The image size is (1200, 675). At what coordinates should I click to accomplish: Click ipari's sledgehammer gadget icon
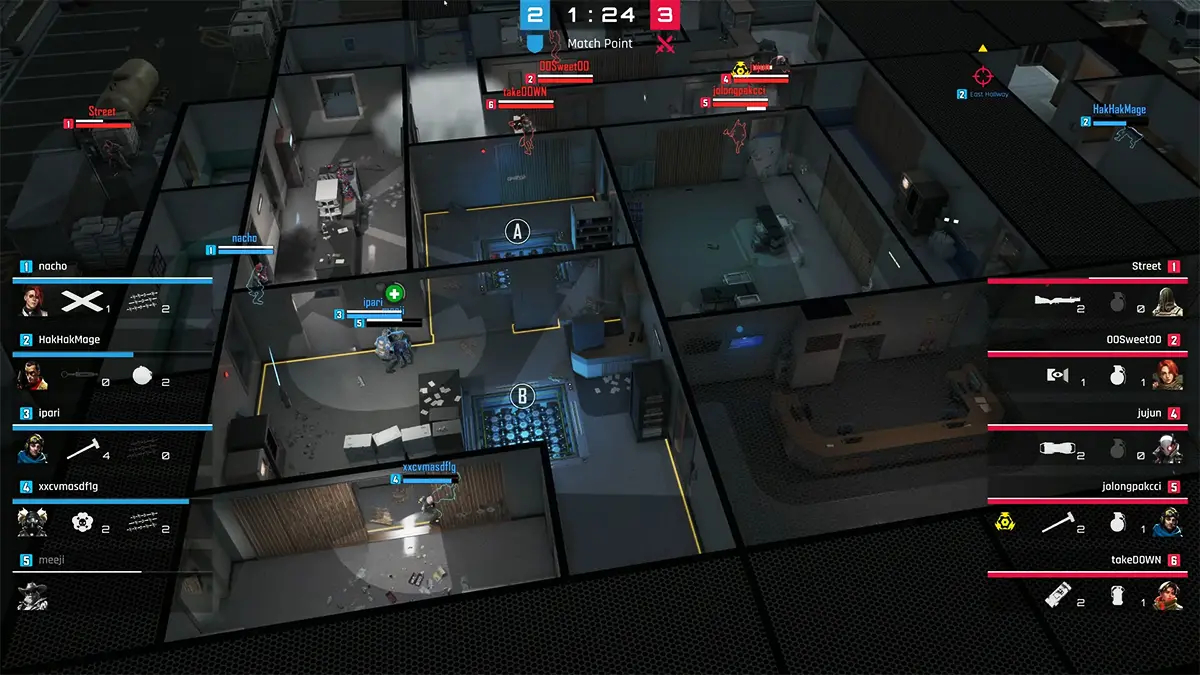click(82, 450)
